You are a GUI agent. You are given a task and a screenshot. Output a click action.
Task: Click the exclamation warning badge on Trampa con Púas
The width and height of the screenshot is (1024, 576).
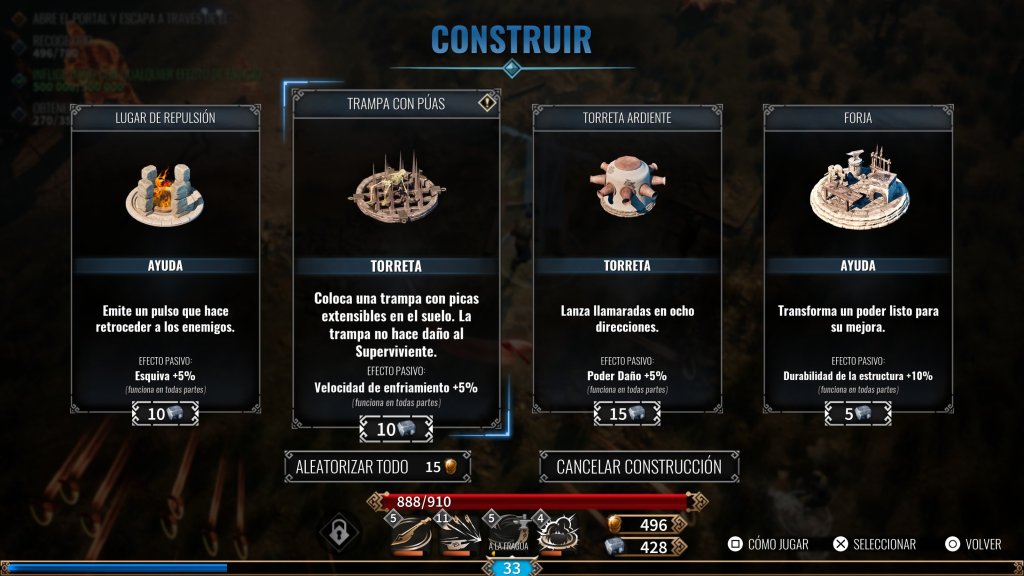487,102
